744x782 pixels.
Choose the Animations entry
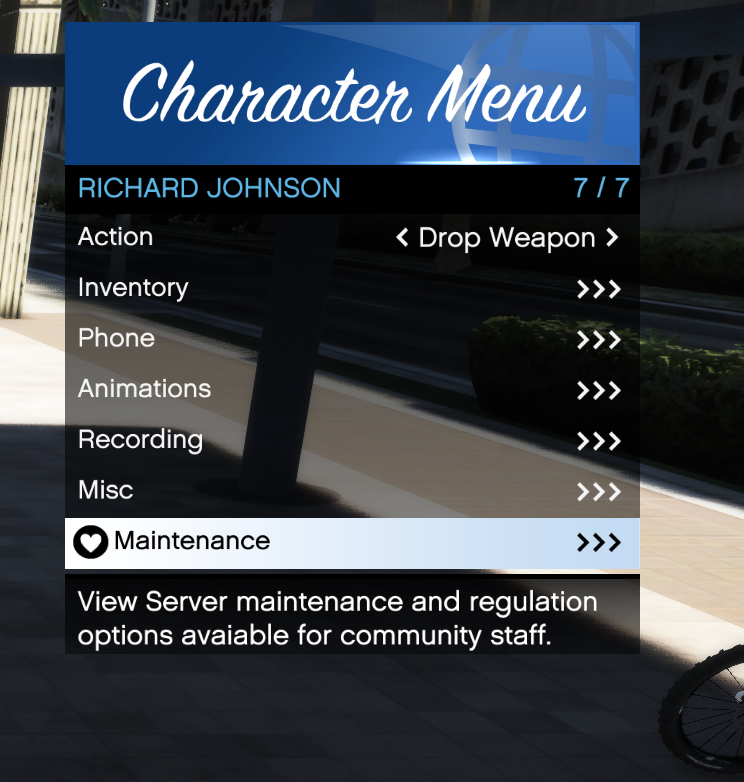point(351,390)
